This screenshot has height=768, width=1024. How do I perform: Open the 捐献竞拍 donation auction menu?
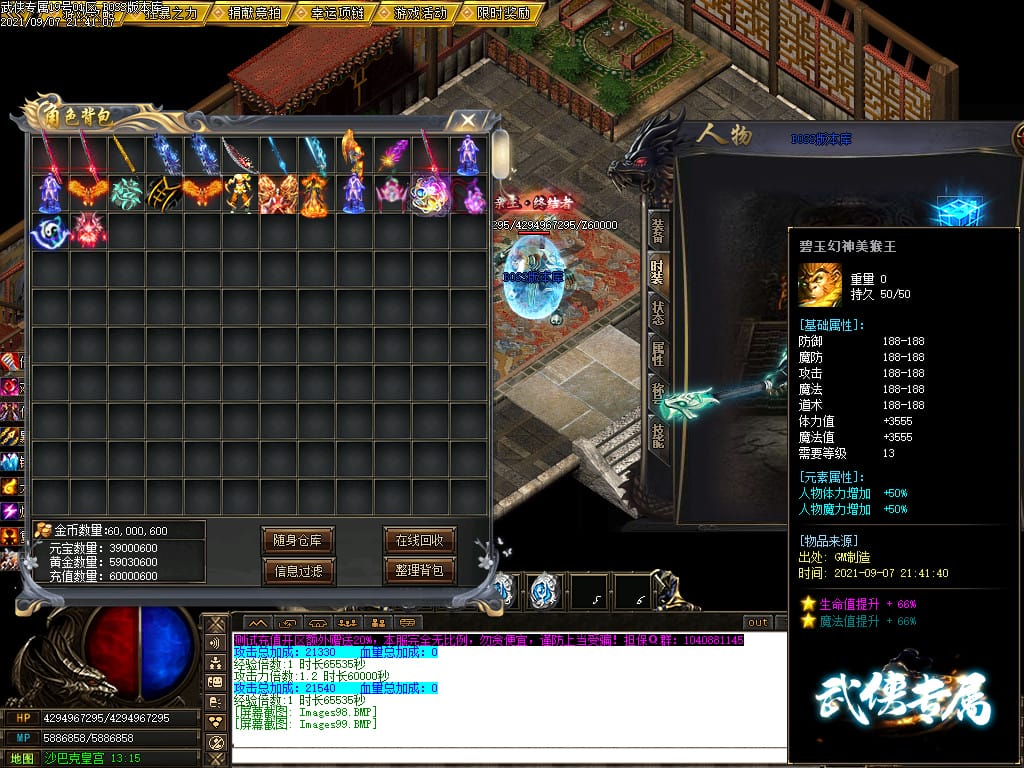pyautogui.click(x=254, y=13)
